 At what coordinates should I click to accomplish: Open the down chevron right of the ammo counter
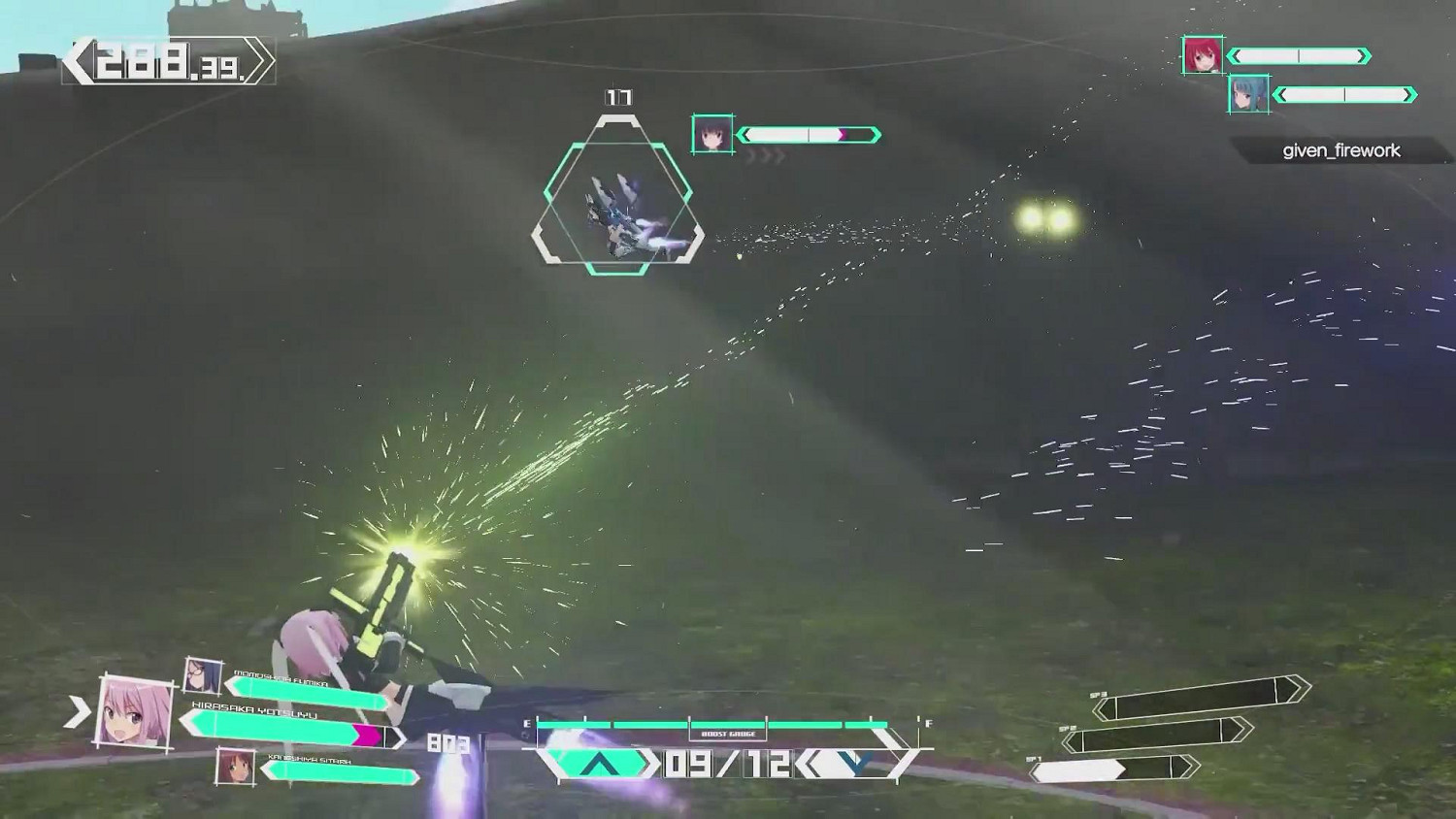[853, 767]
